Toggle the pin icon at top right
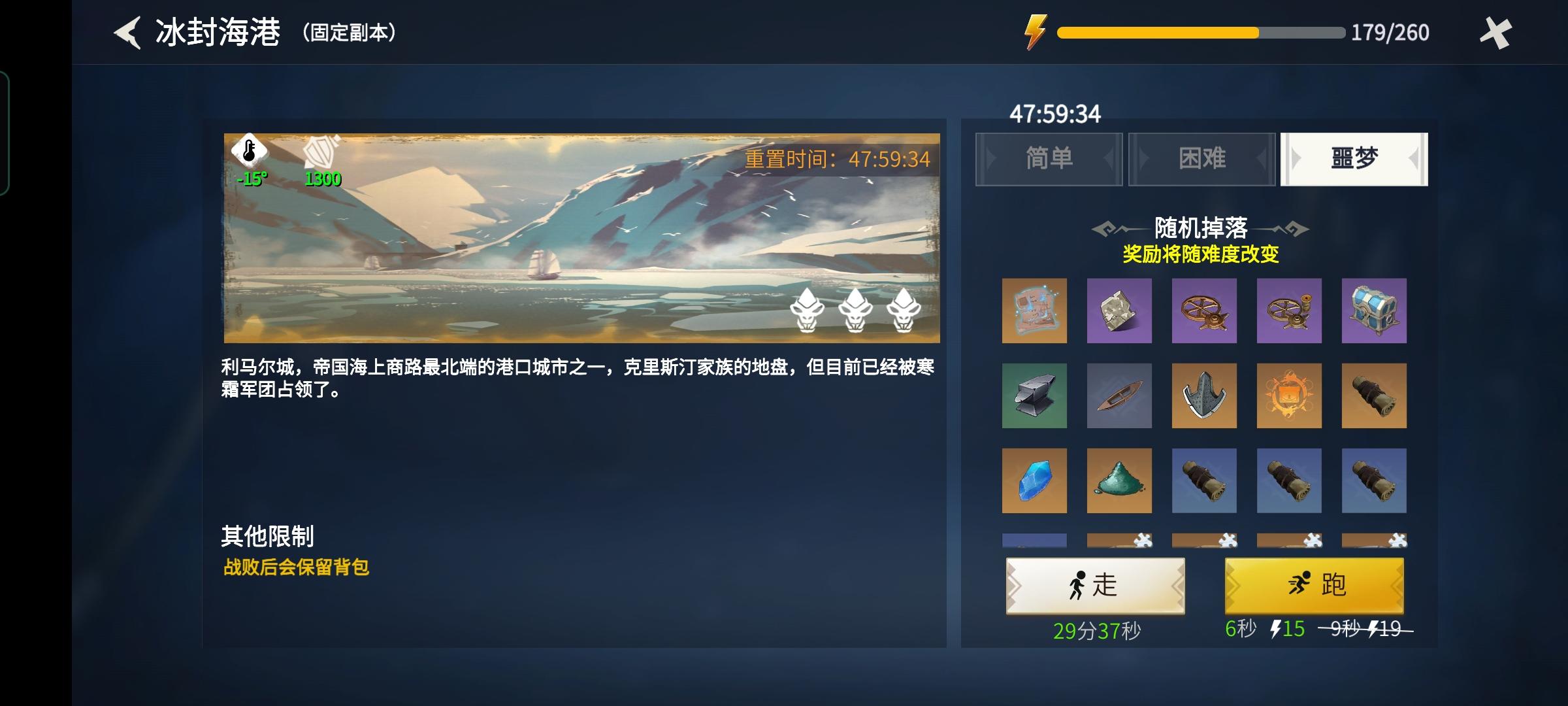This screenshot has width=1568, height=706. tap(1496, 31)
